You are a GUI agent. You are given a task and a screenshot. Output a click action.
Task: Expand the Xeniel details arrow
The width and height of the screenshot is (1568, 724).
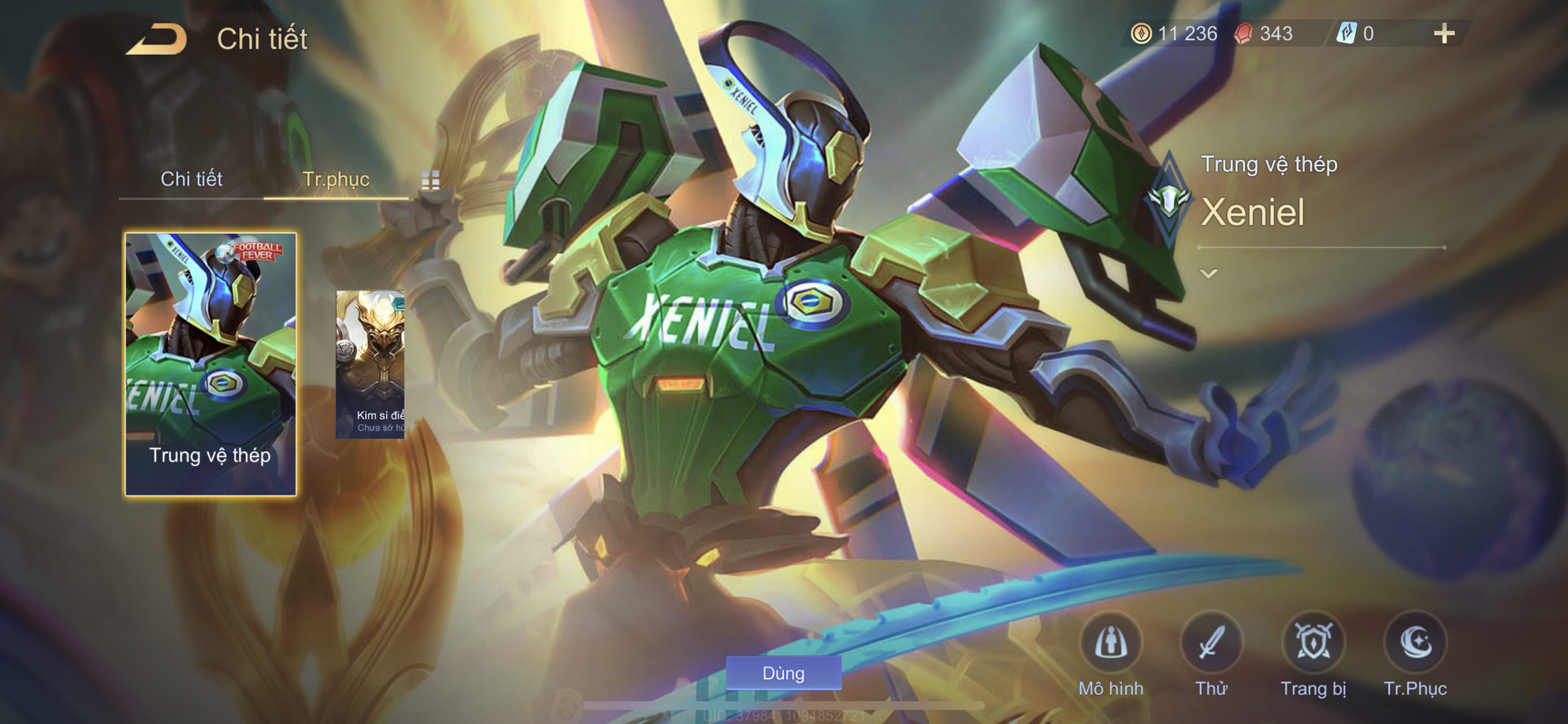coord(1209,274)
